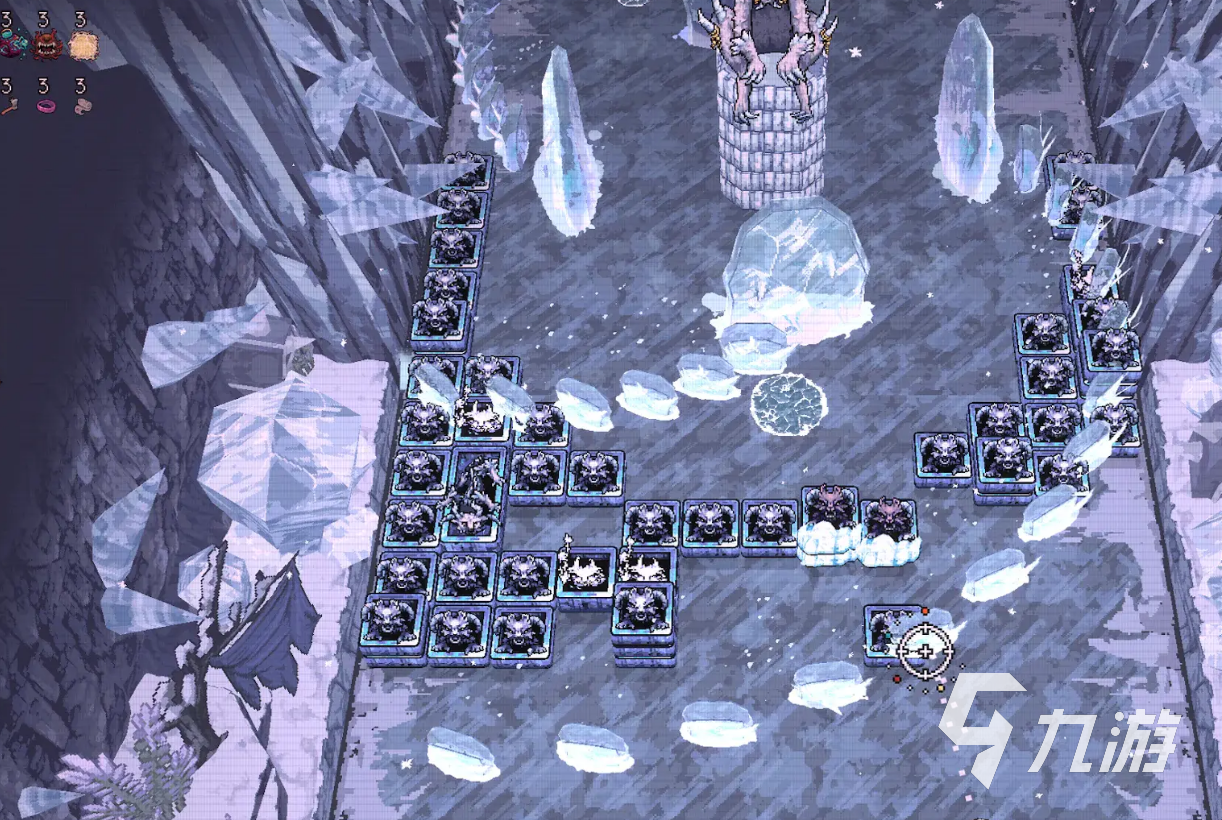This screenshot has height=820, width=1222.
Task: Click the gem cluster orb icon
Action: click(x=13, y=44)
